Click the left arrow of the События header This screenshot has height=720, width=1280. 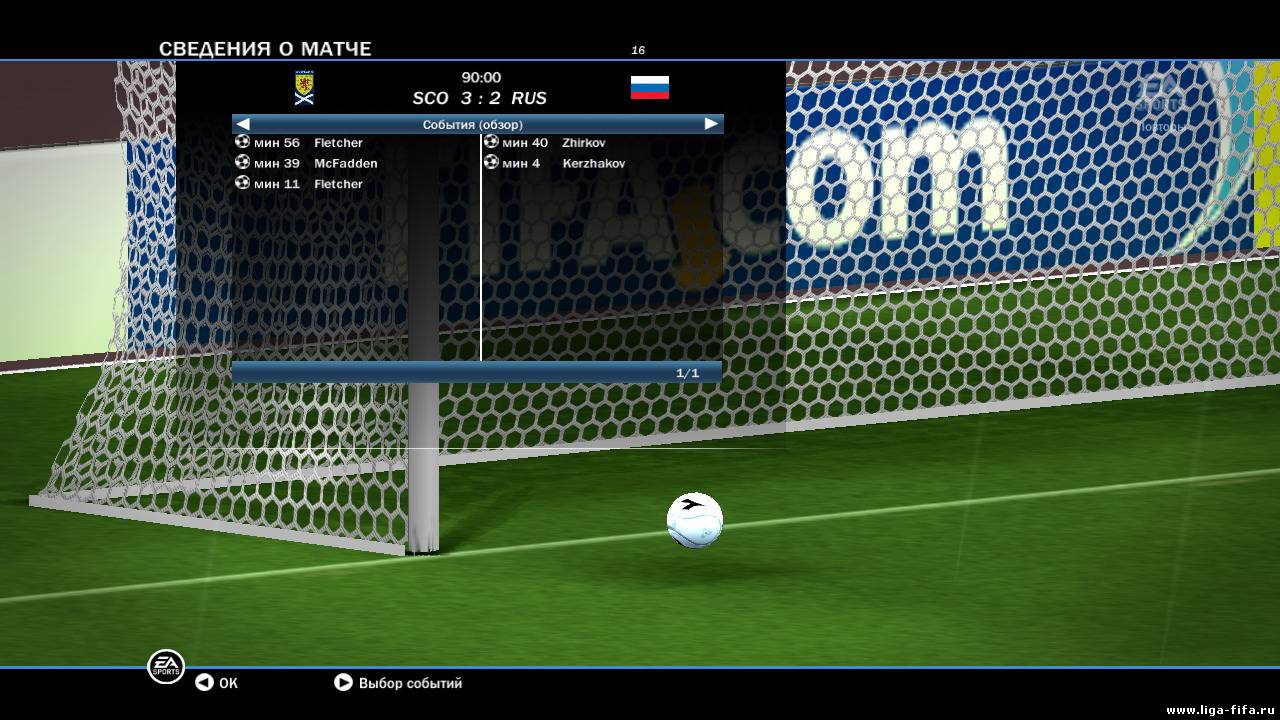(243, 124)
